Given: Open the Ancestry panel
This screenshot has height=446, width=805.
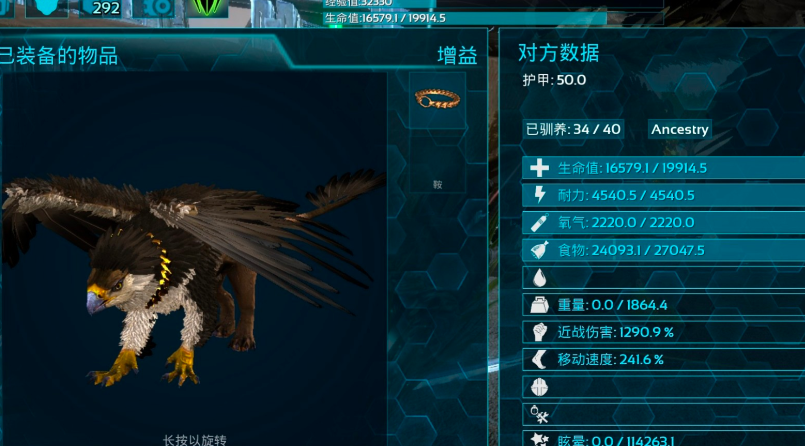Looking at the screenshot, I should [680, 129].
